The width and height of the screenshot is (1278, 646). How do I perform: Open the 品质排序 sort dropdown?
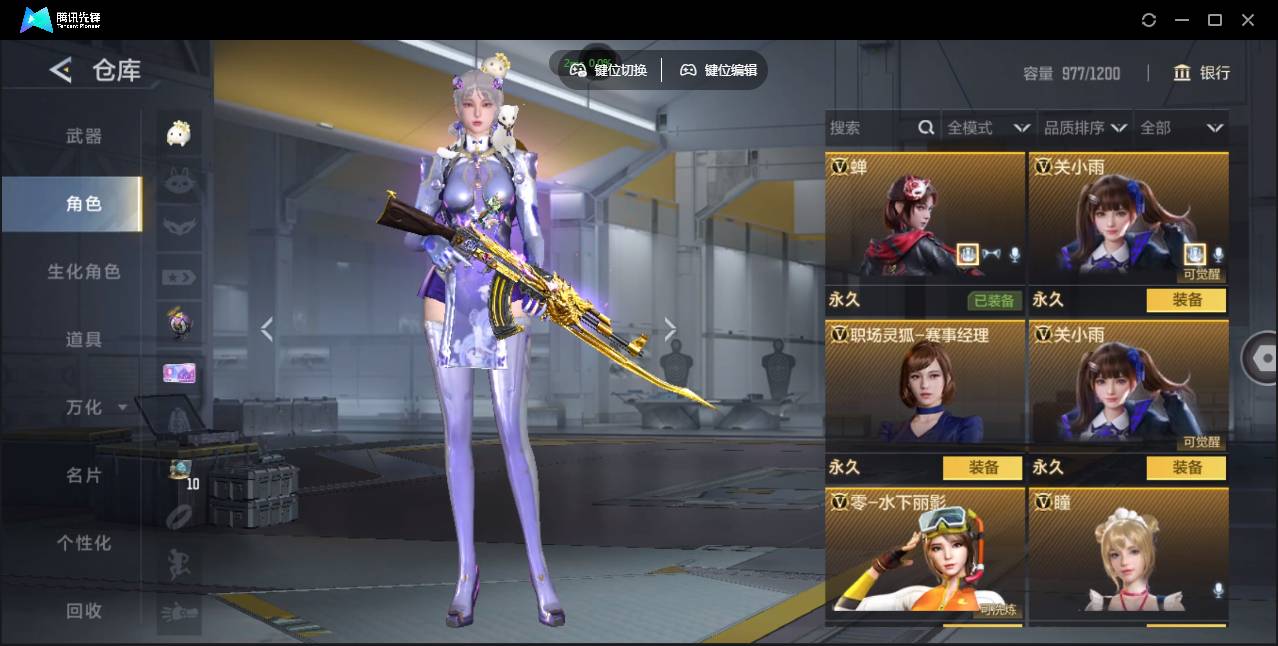1085,128
